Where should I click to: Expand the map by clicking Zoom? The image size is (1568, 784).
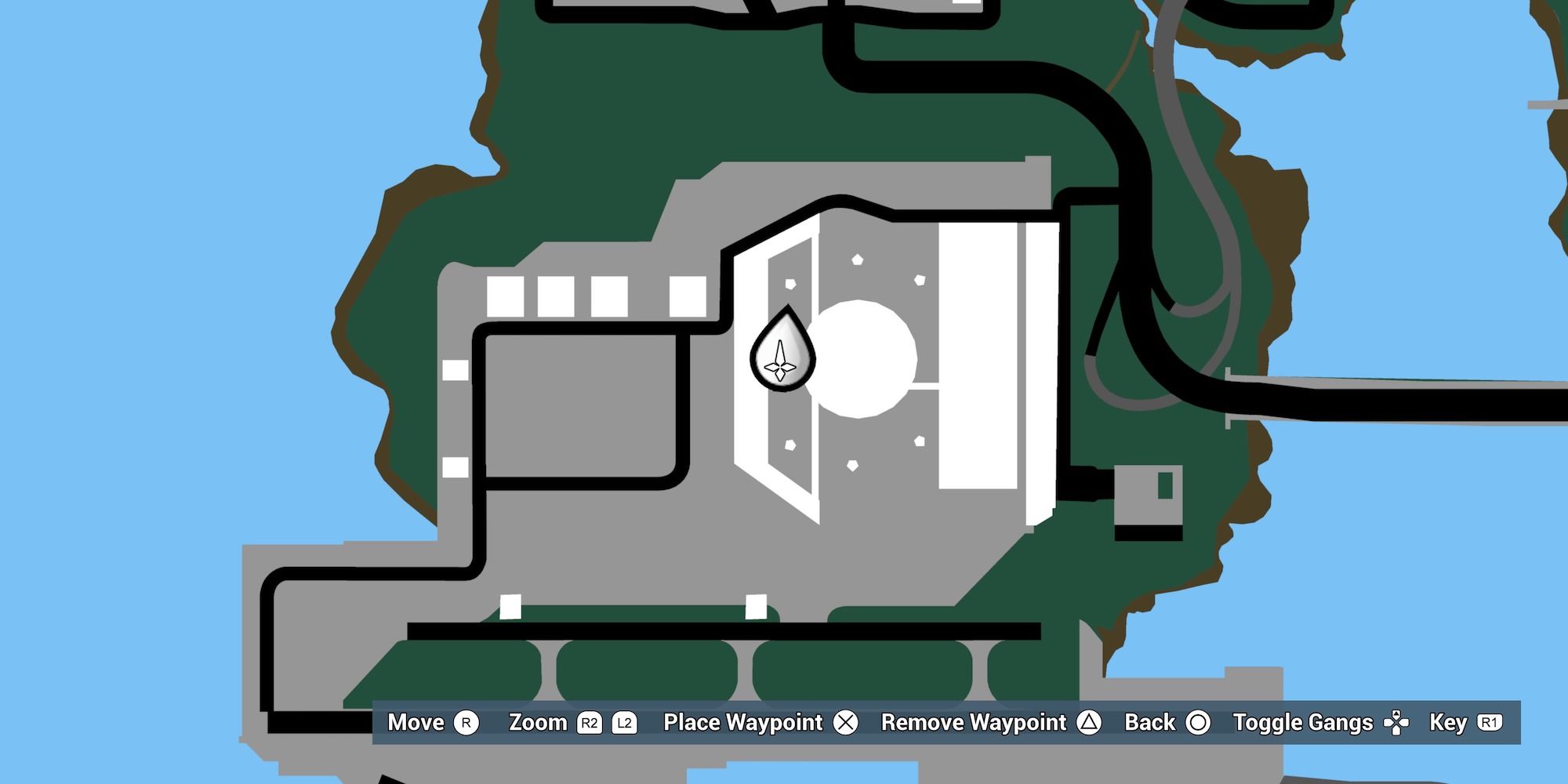pos(537,723)
